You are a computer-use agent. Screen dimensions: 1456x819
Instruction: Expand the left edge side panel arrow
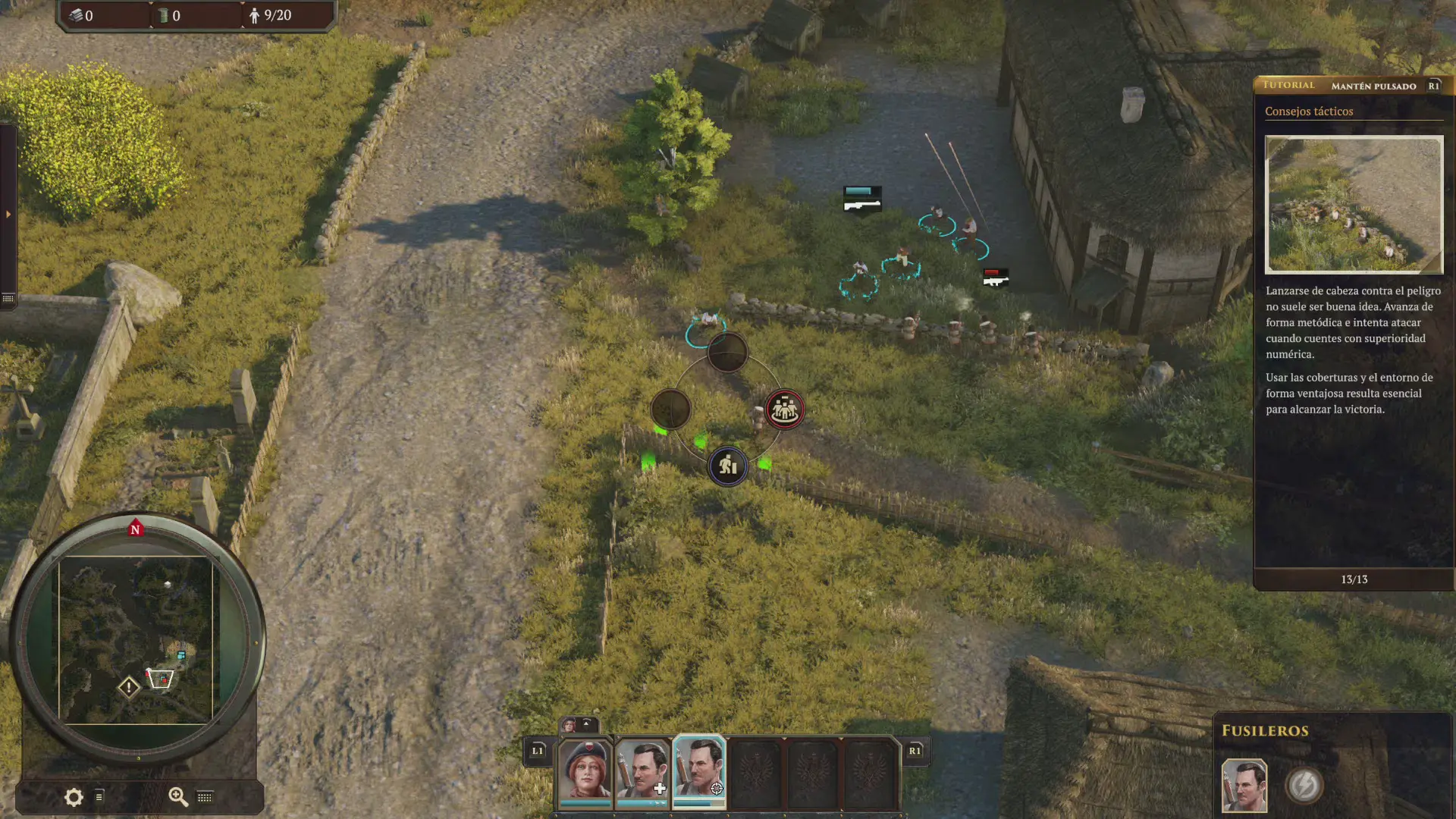point(8,215)
